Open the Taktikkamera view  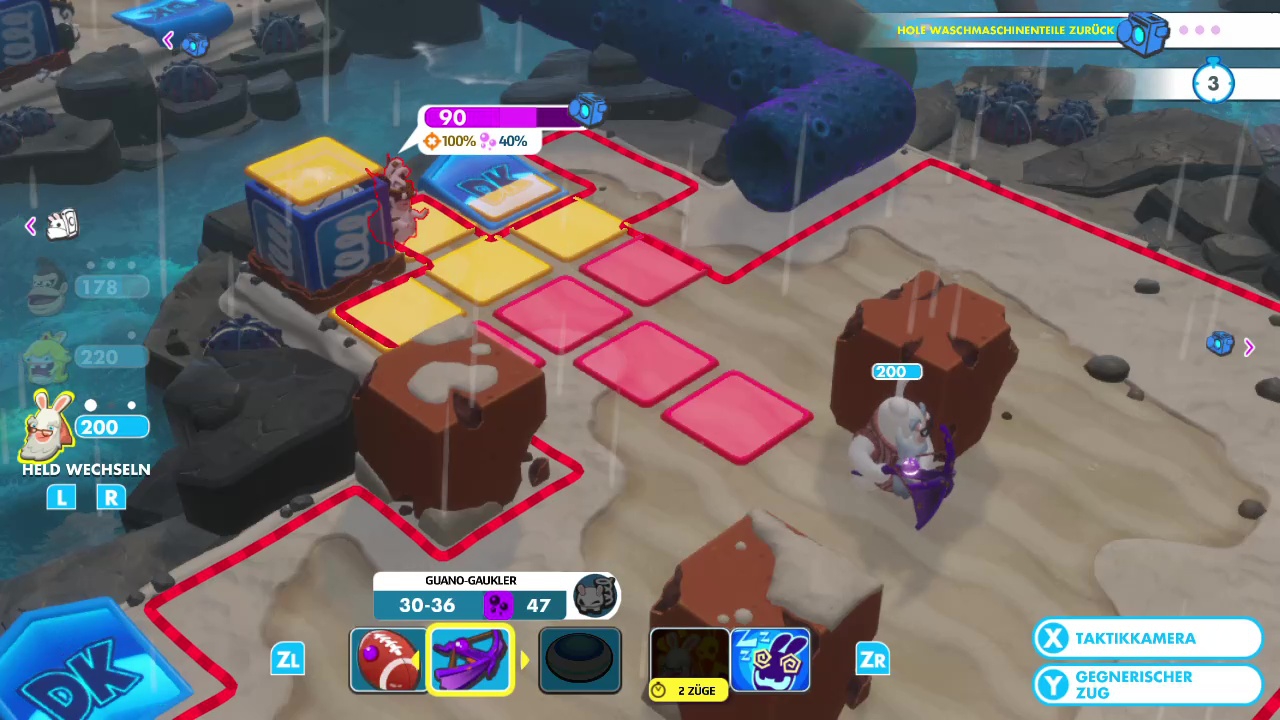[1147, 638]
